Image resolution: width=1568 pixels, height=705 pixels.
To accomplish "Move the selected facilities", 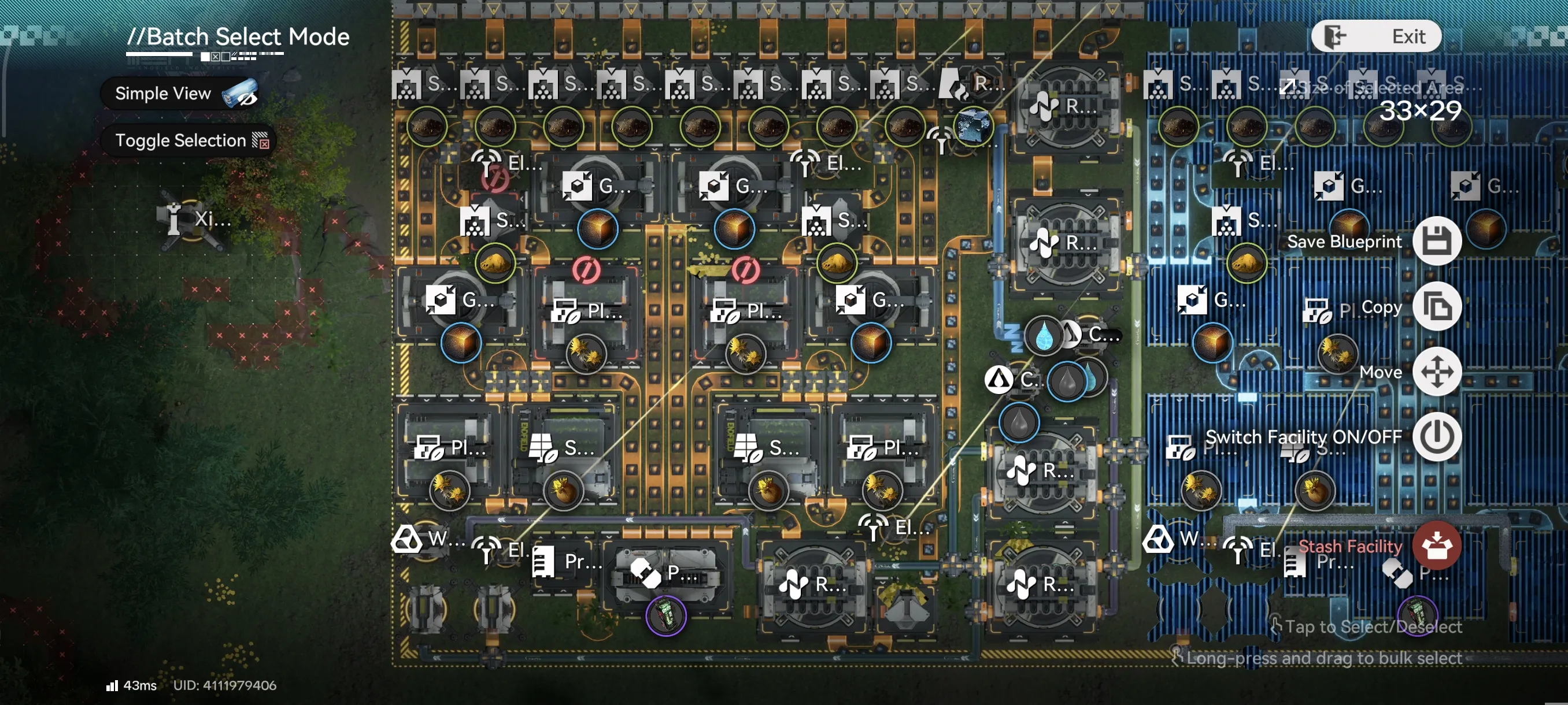I will click(x=1437, y=372).
